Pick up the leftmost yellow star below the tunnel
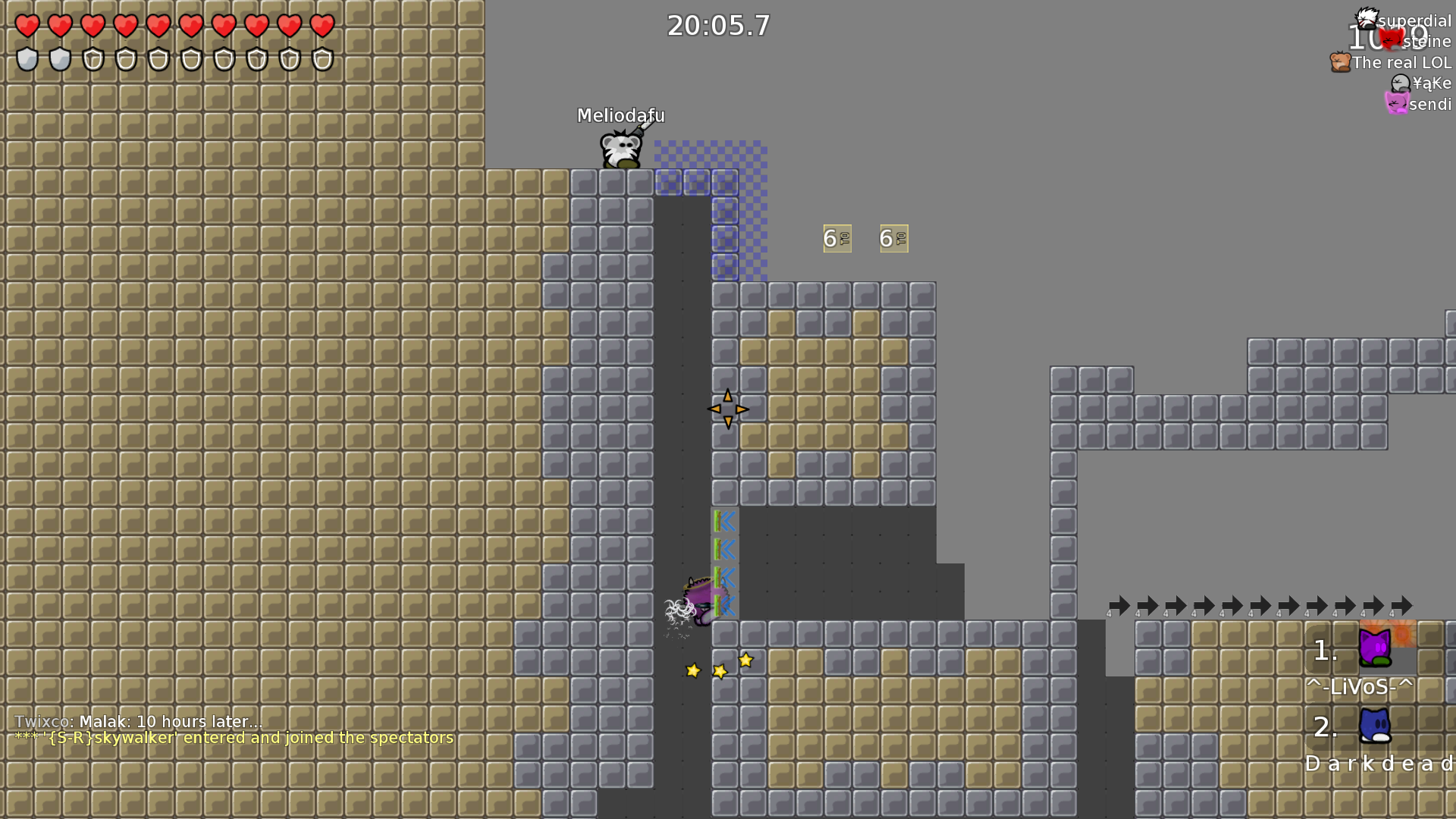Viewport: 1456px width, 819px height. [692, 670]
